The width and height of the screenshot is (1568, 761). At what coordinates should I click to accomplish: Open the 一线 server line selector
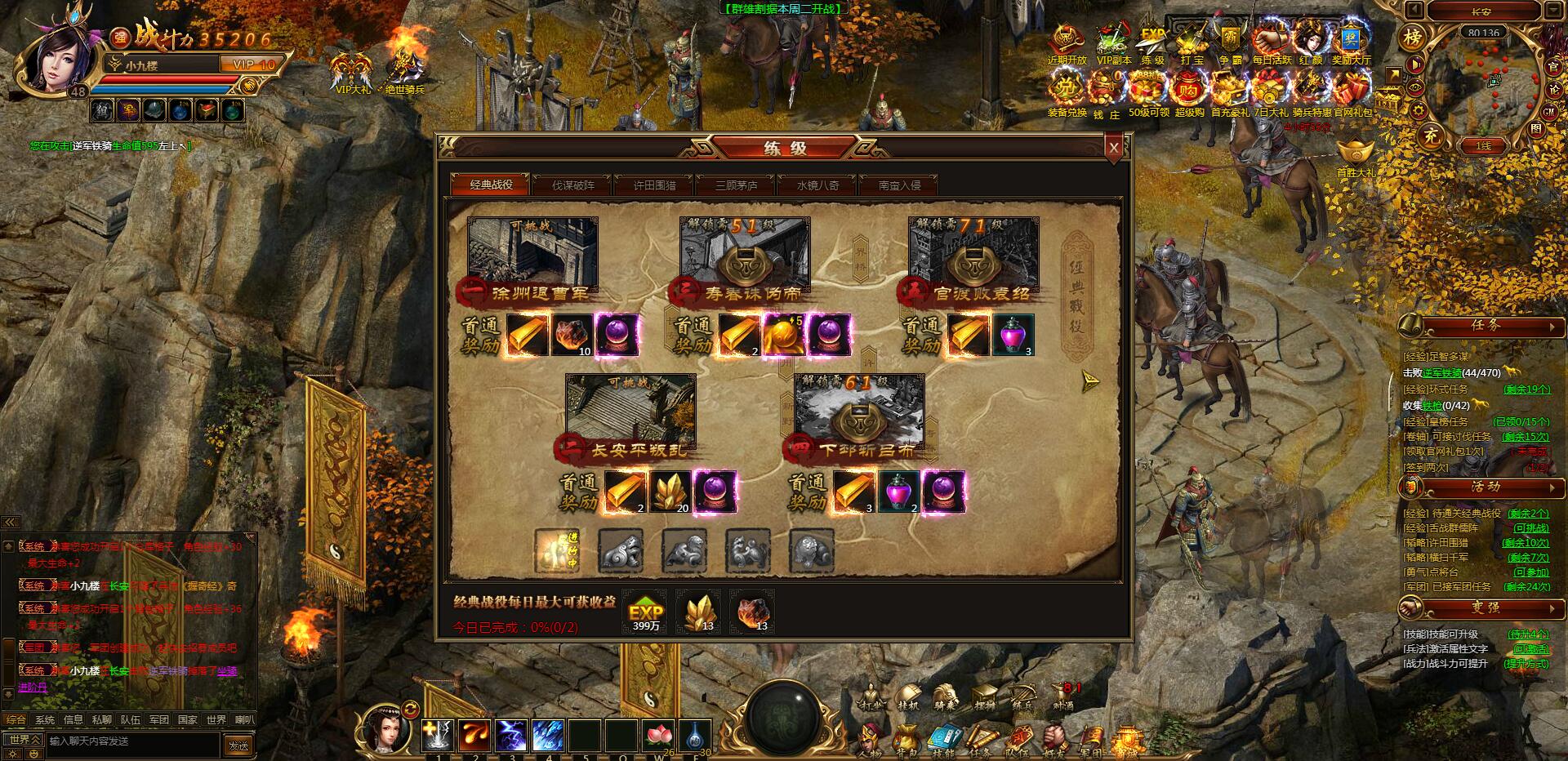pos(1483,145)
